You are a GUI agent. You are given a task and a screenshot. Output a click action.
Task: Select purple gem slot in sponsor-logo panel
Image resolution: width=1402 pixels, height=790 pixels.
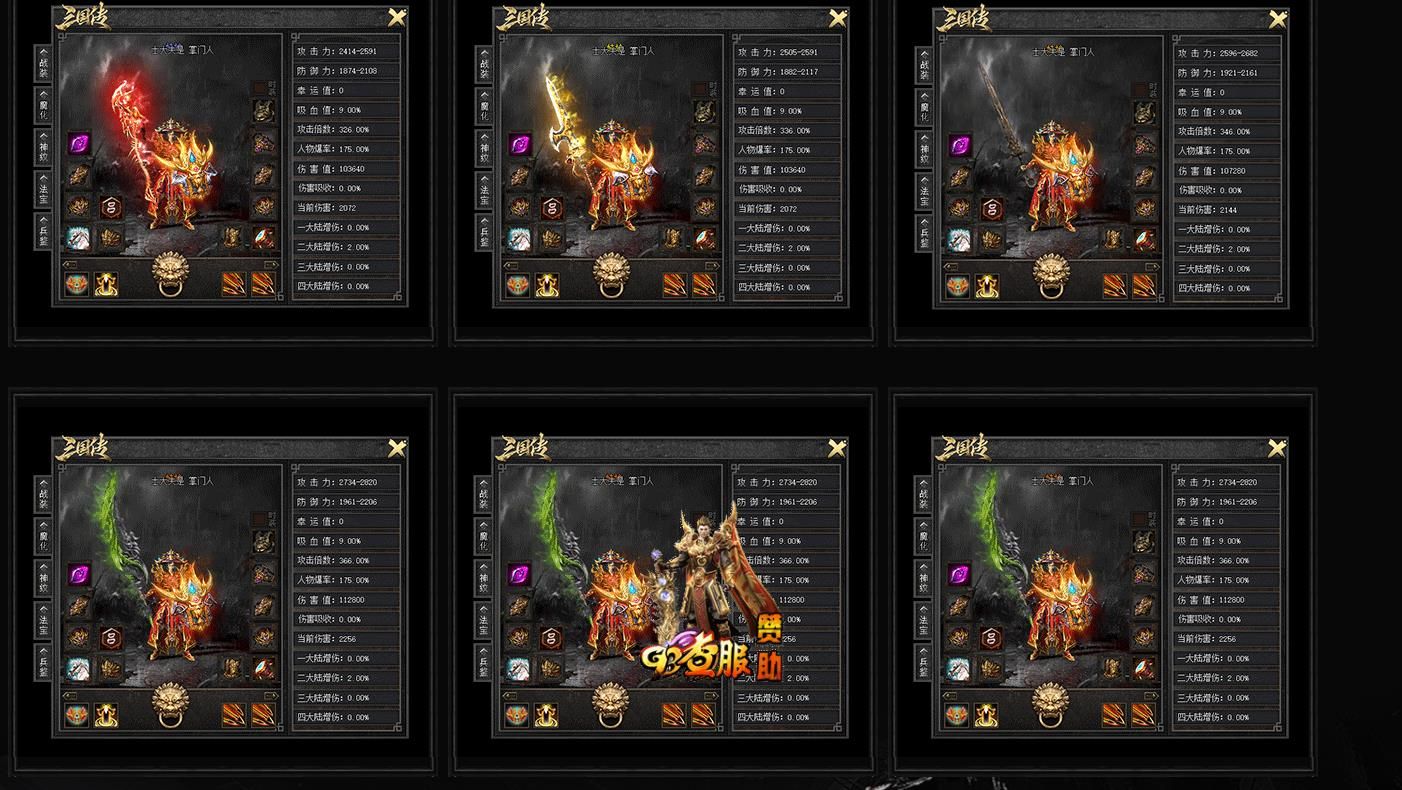point(519,575)
